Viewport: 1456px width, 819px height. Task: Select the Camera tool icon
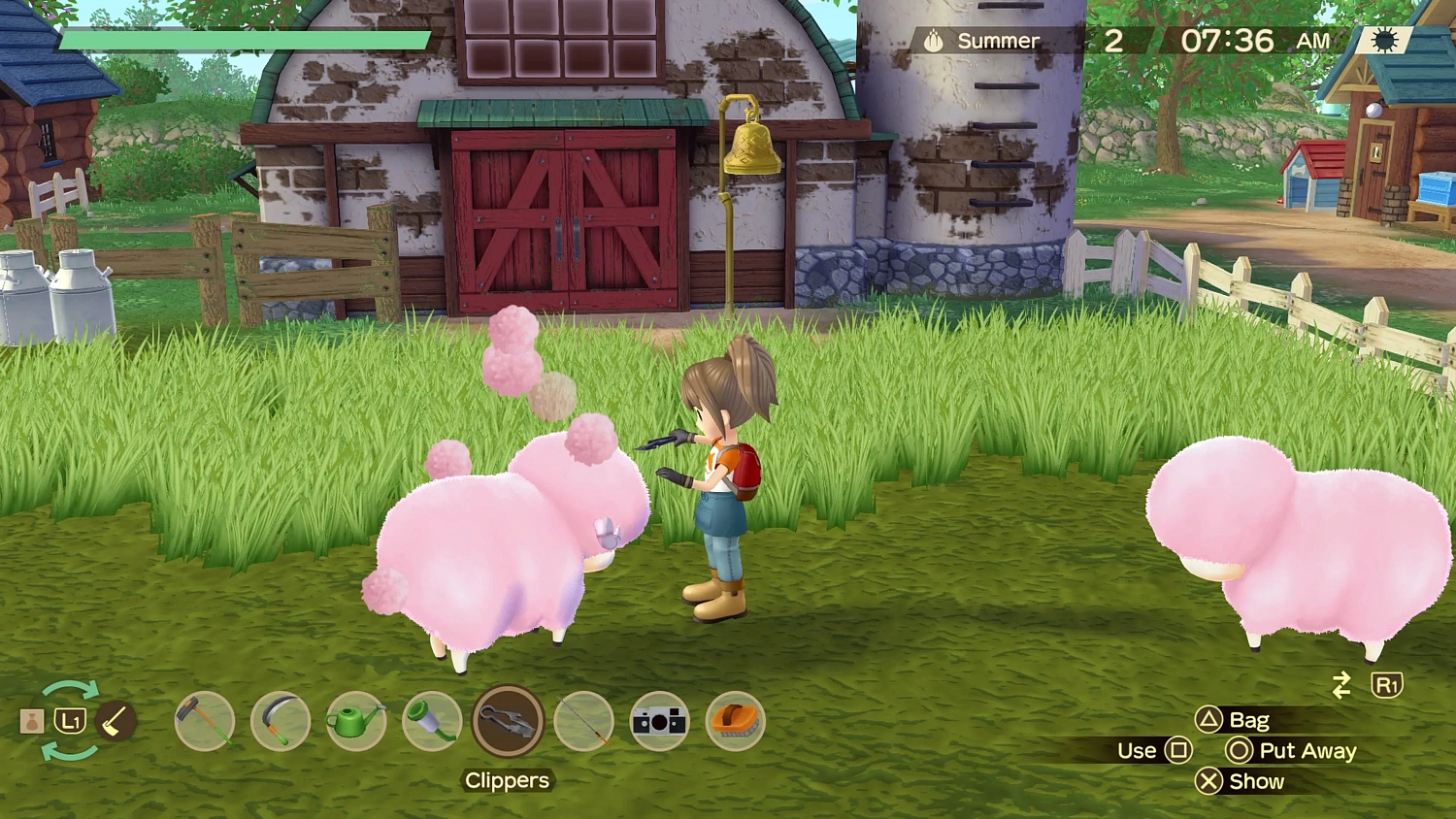pyautogui.click(x=658, y=720)
